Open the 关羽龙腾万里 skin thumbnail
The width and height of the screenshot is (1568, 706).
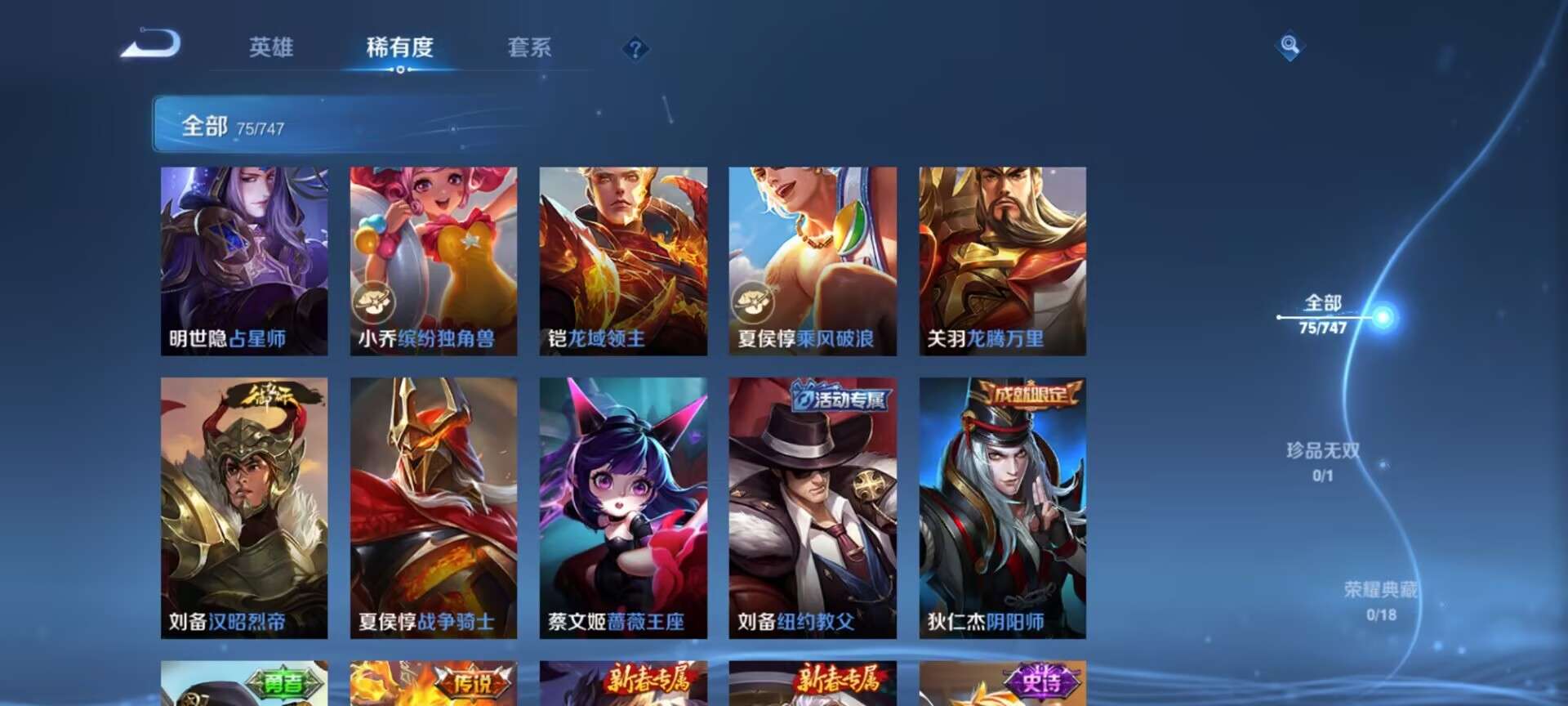[x=1004, y=261]
